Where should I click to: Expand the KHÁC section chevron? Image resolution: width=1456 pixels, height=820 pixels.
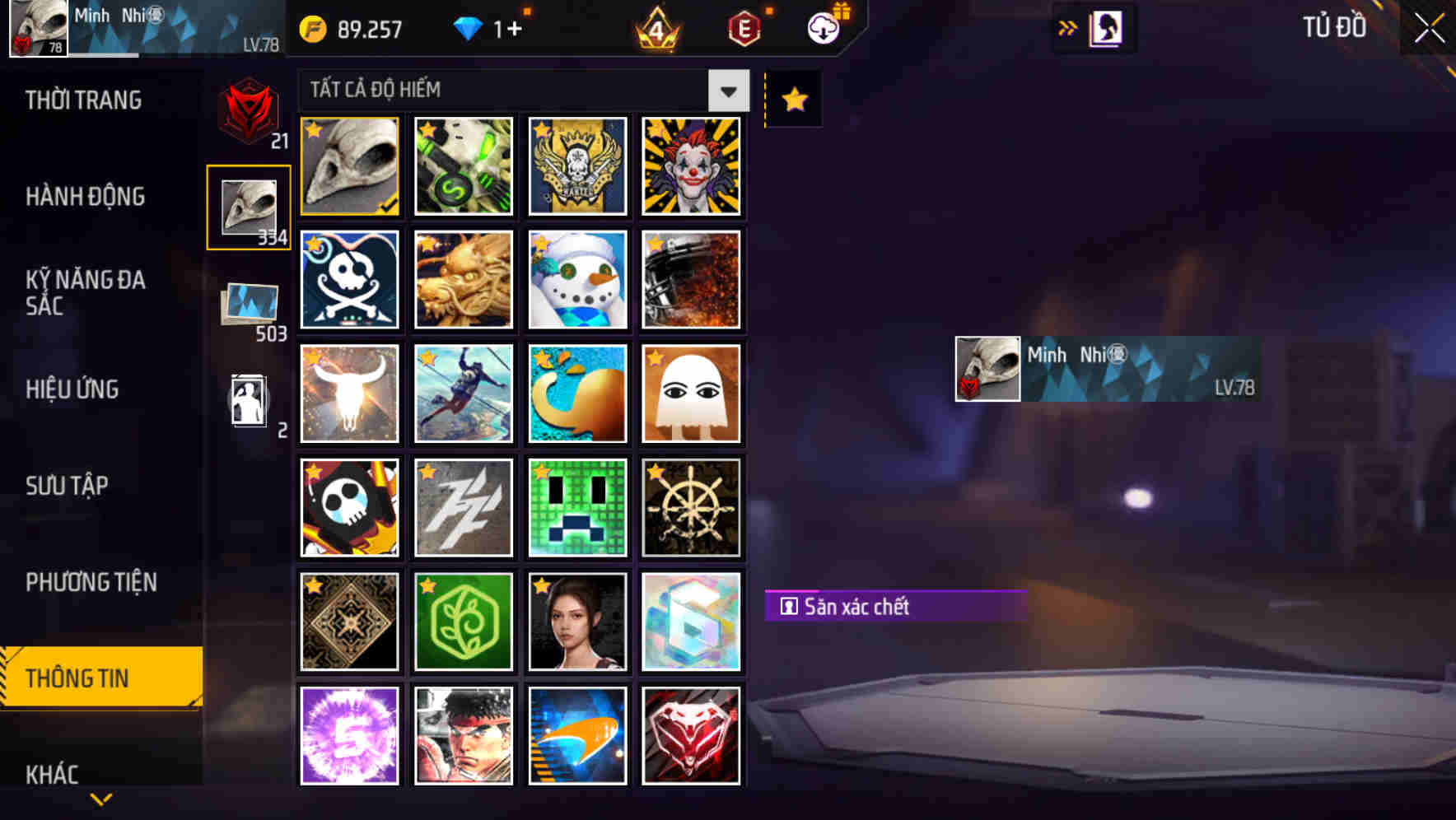(100, 797)
